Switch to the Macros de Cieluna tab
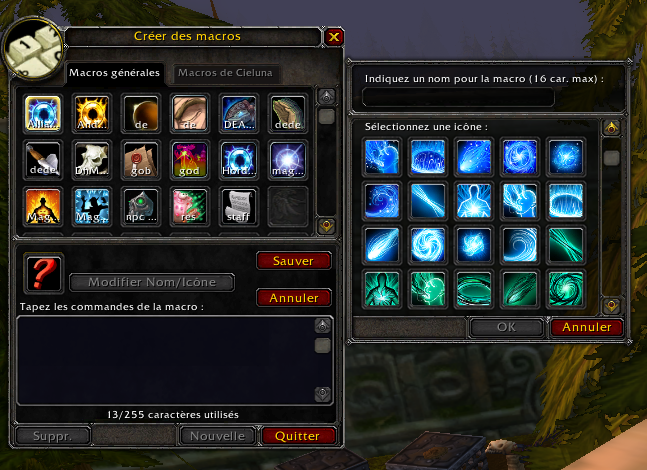 coord(226,73)
